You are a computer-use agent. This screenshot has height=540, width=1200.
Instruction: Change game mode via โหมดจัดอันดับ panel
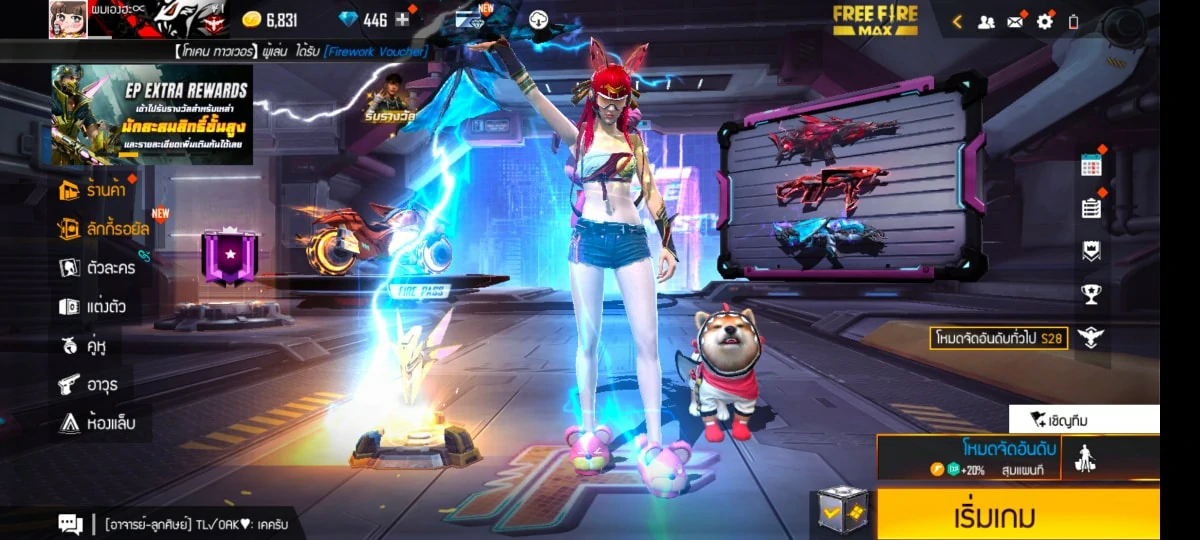pos(968,457)
